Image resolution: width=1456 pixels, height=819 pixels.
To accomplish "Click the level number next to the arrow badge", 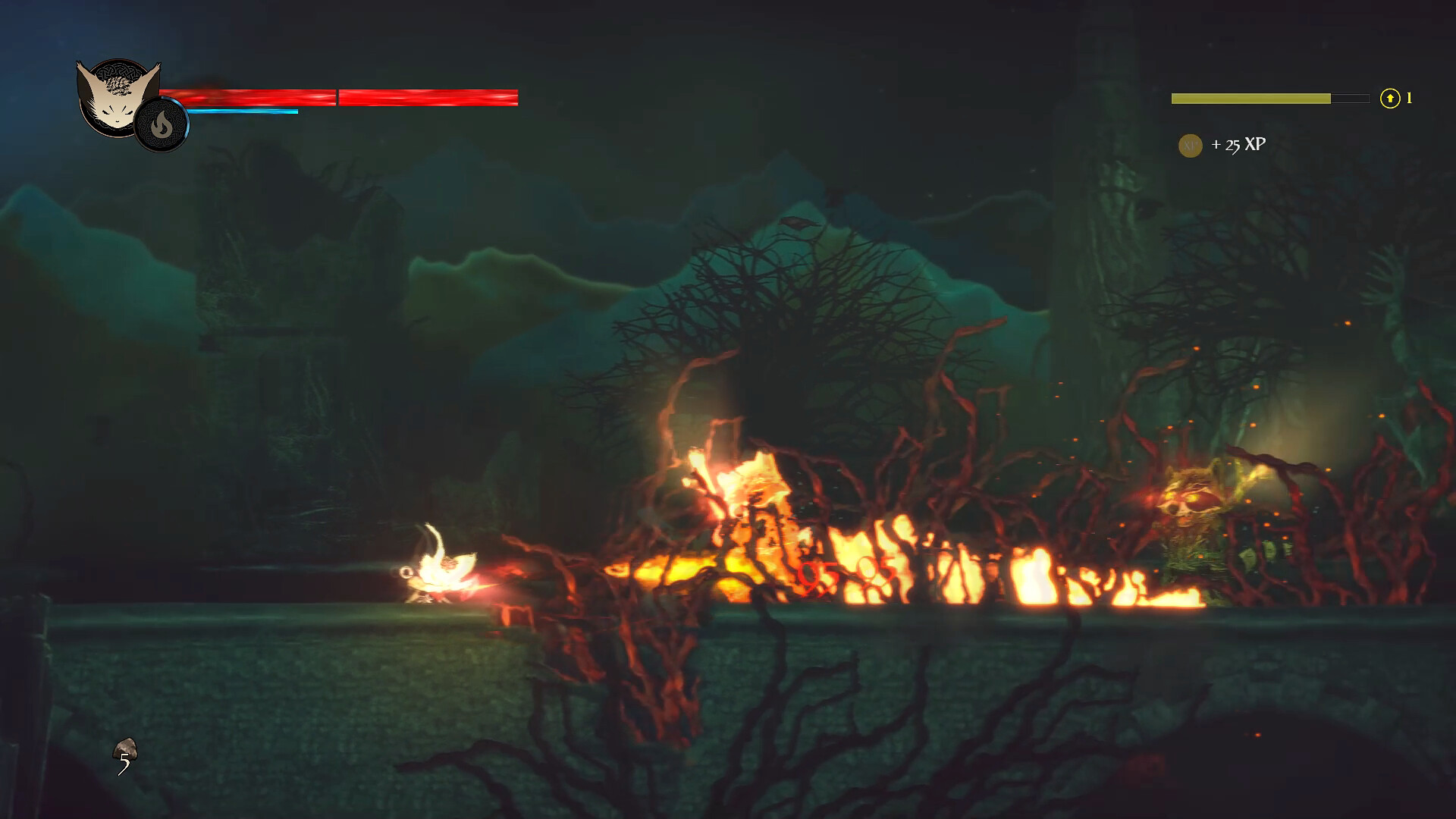I will pos(1410,97).
